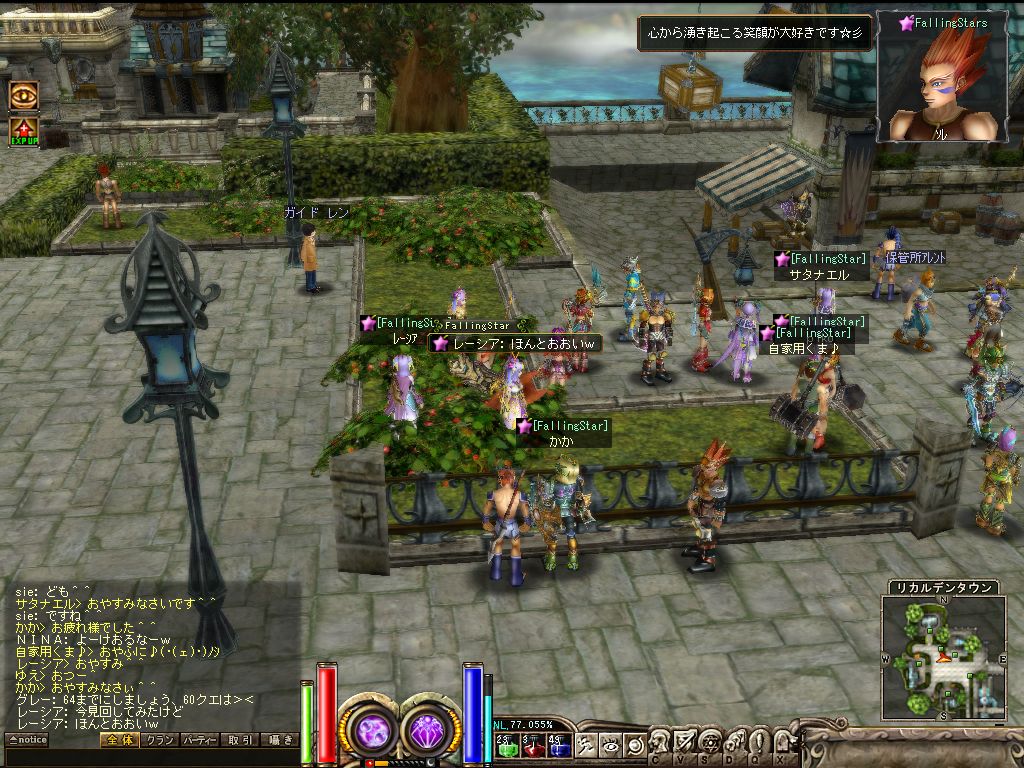Image resolution: width=1024 pixels, height=768 pixels.
Task: Open the notice button in chat
Action: 27,740
